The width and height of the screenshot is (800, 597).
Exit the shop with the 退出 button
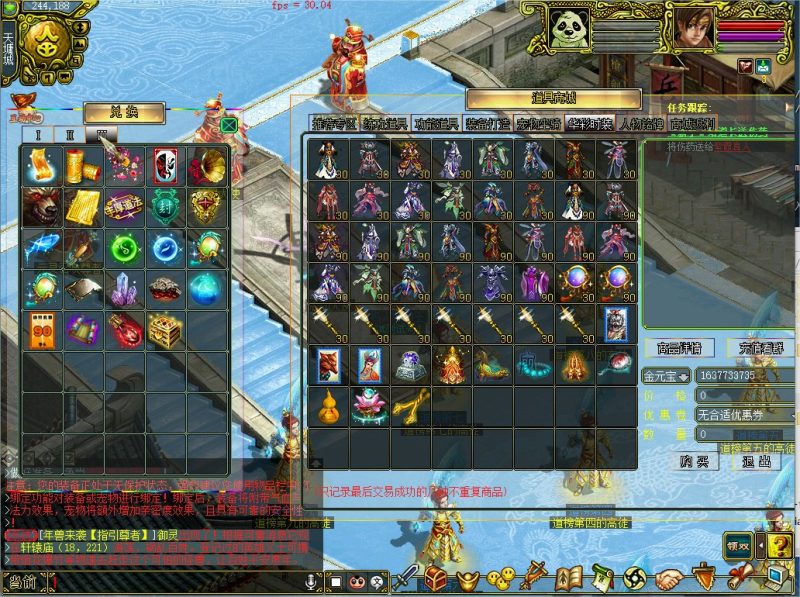(x=756, y=461)
